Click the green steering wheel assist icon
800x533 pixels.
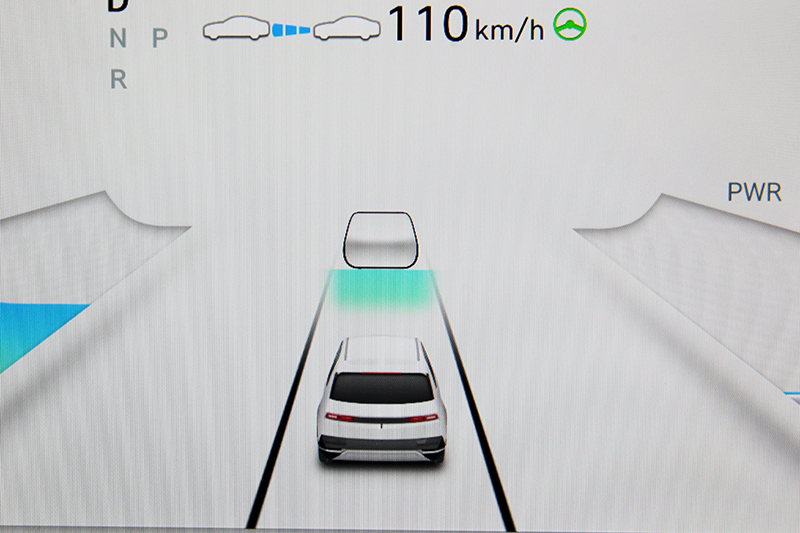point(570,24)
